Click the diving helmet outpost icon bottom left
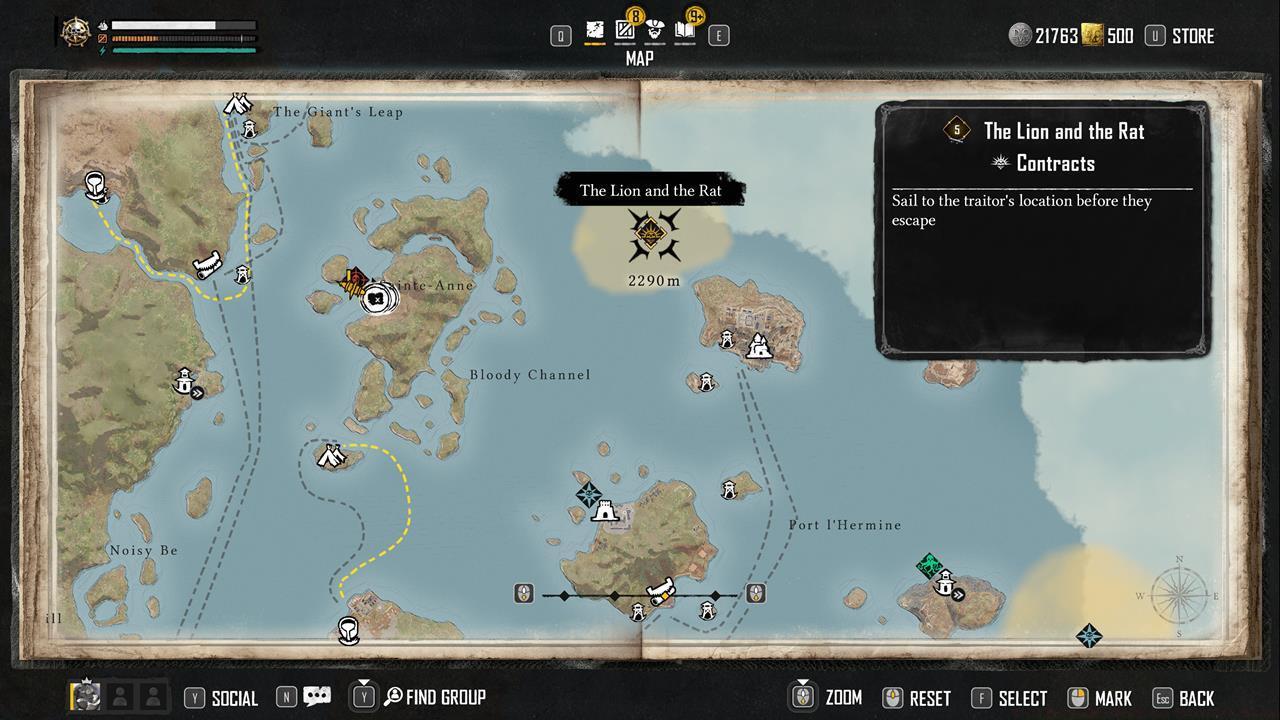The height and width of the screenshot is (720, 1280). tap(348, 630)
